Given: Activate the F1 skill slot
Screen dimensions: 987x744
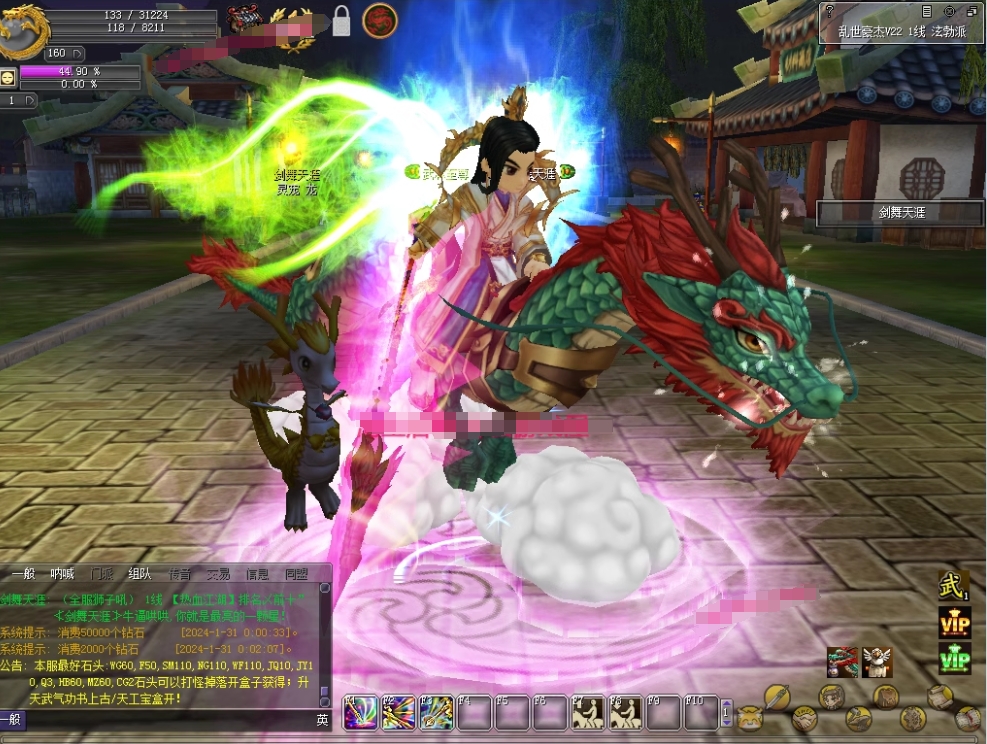Looking at the screenshot, I should point(360,712).
